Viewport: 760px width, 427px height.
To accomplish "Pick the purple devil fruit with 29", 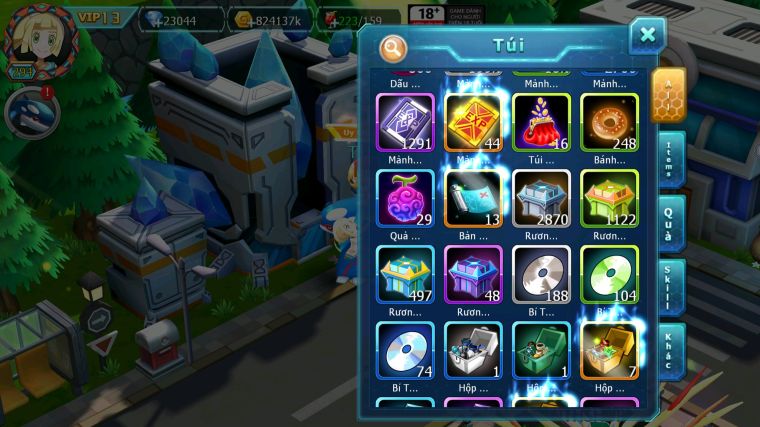I will pos(405,198).
